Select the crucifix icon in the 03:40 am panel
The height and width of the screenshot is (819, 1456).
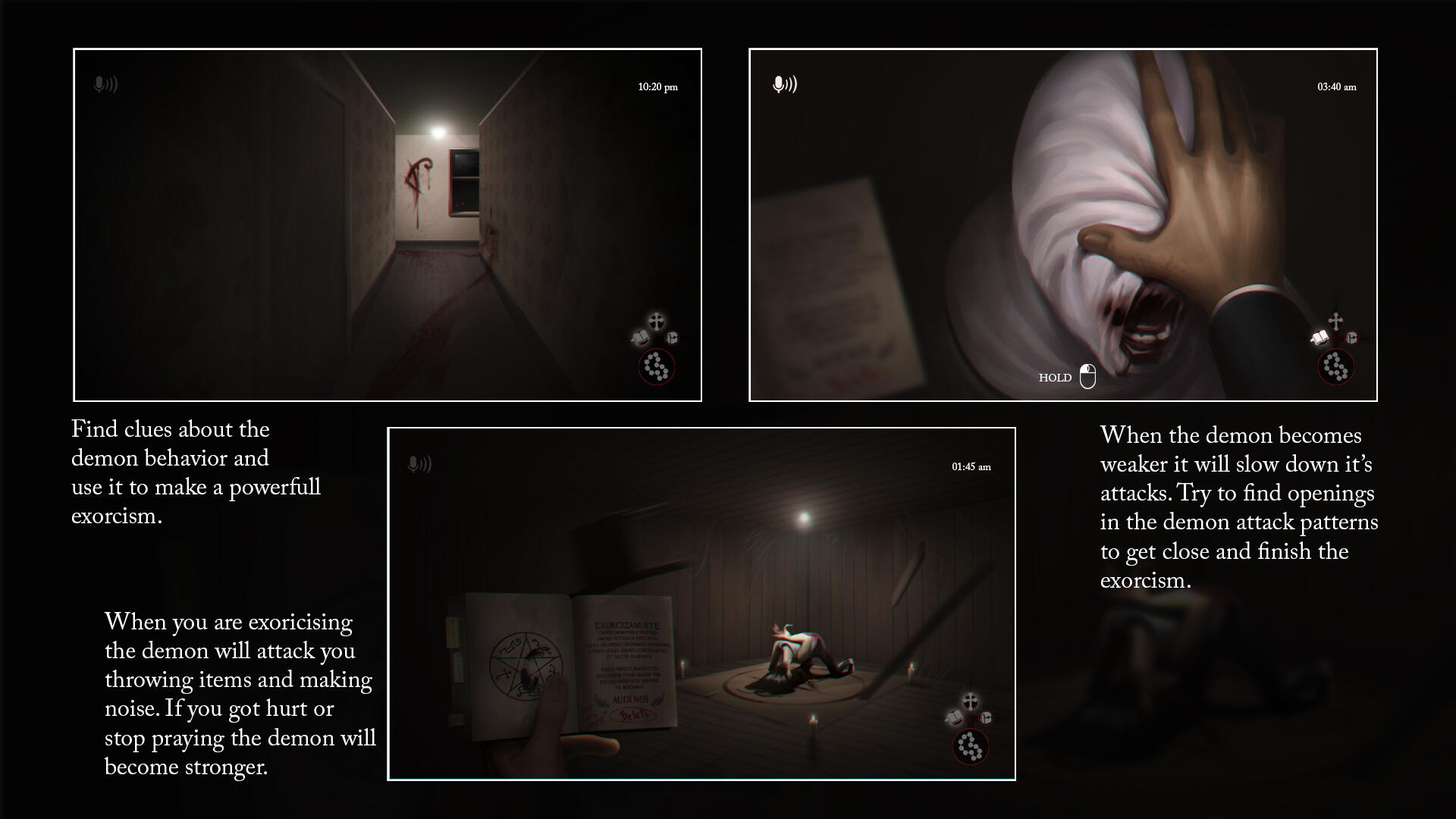coord(1336,321)
